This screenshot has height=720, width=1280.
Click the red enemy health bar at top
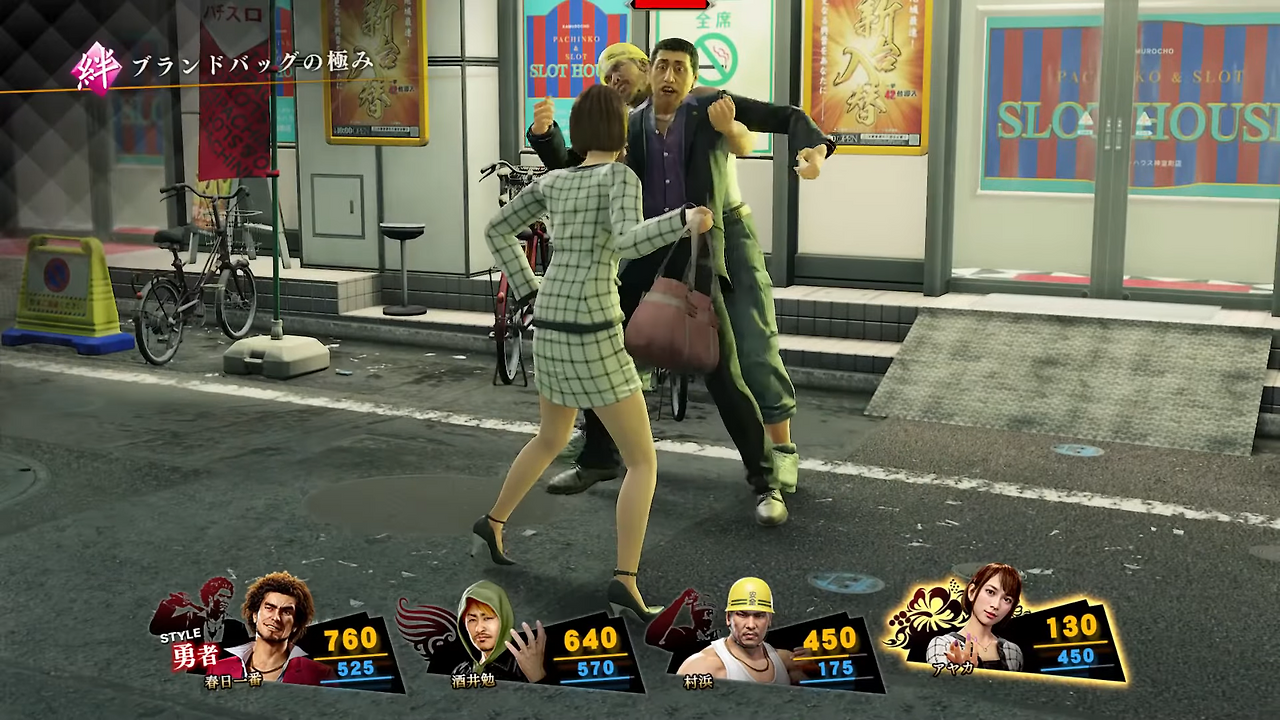pyautogui.click(x=669, y=4)
